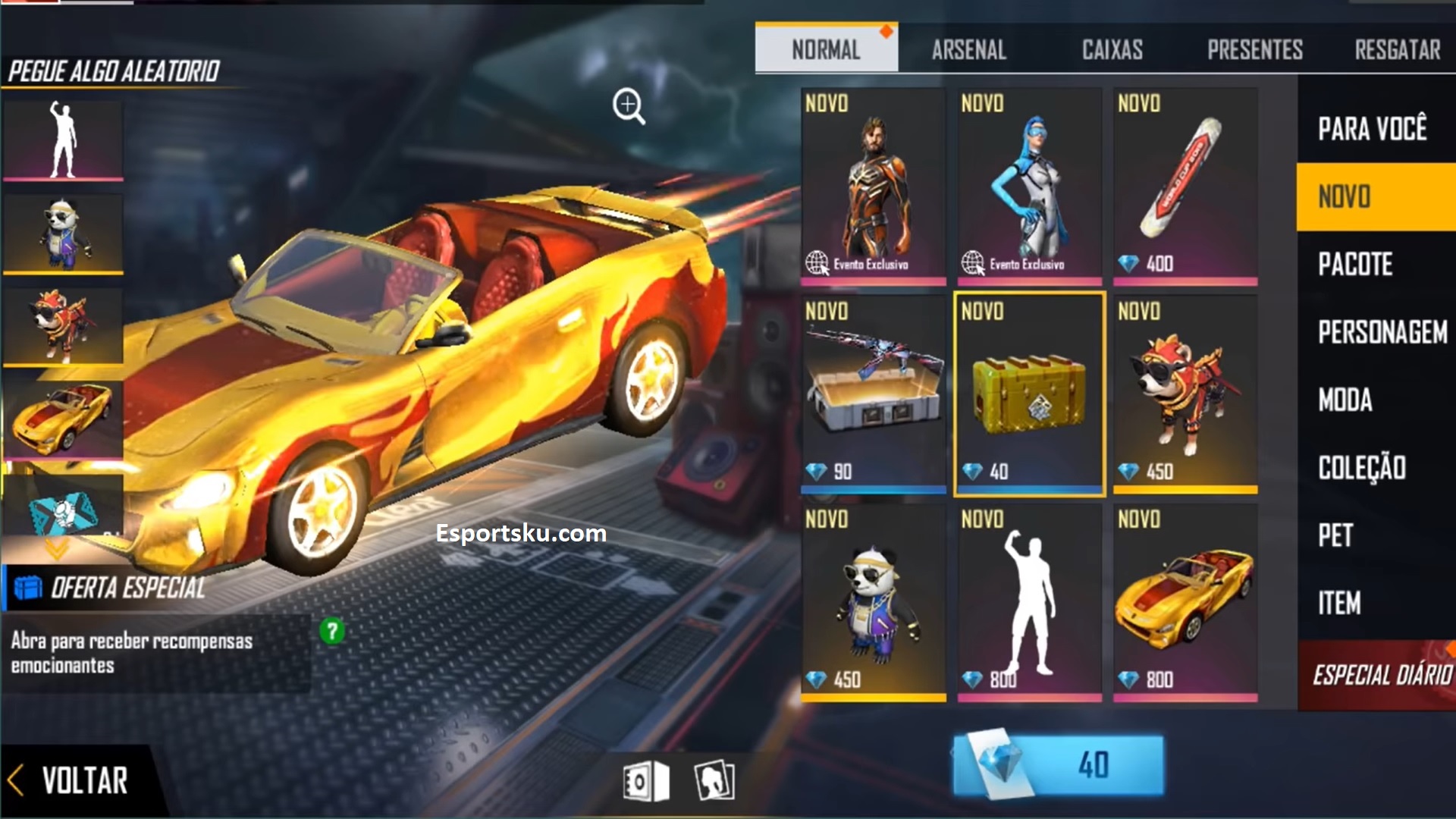Screen dimensions: 1456x819
Task: Select the RESGATAR tab
Action: click(1399, 49)
